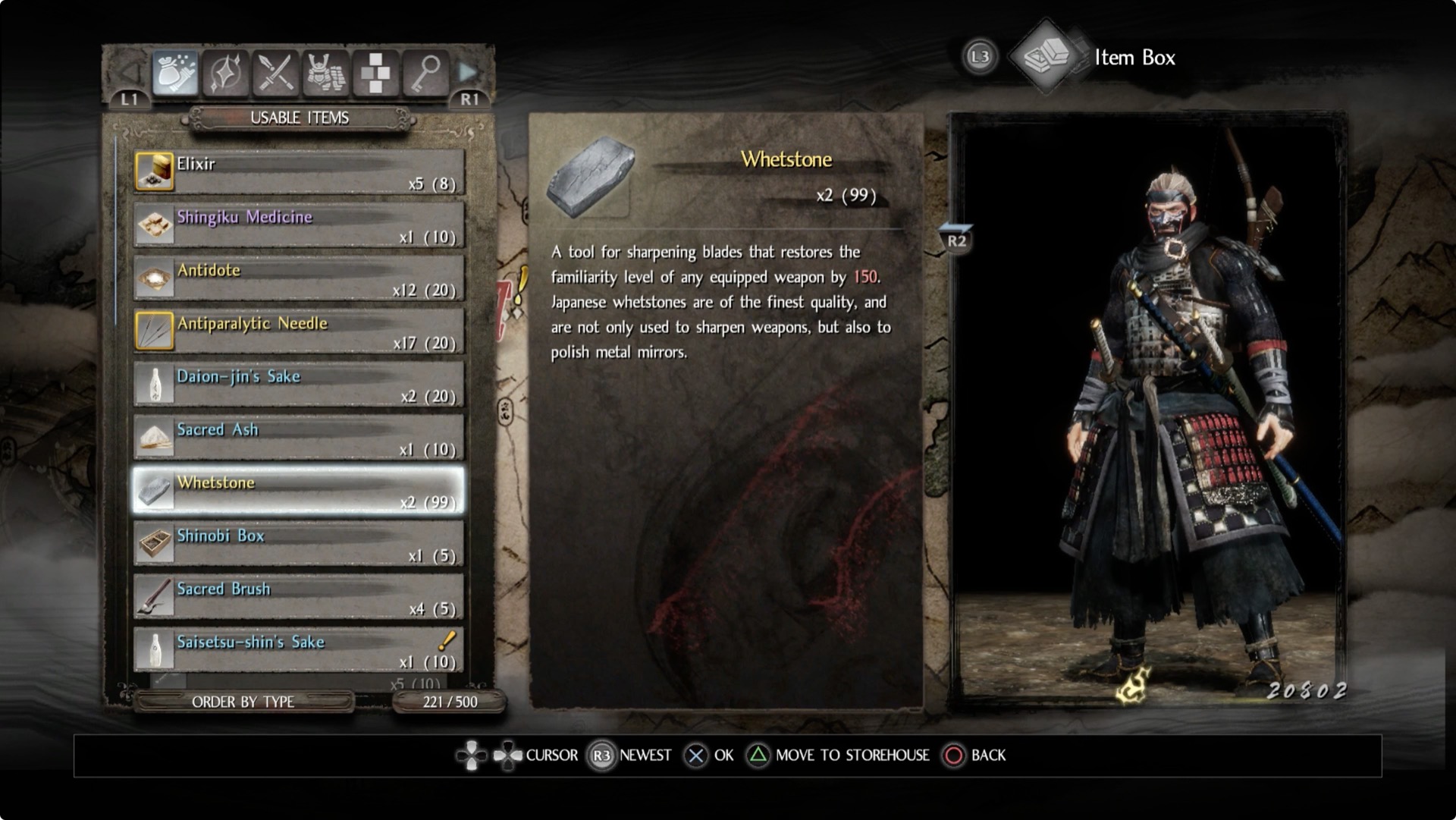Open the accessories squares category icon
Screen dimensions: 1456x820
[375, 73]
